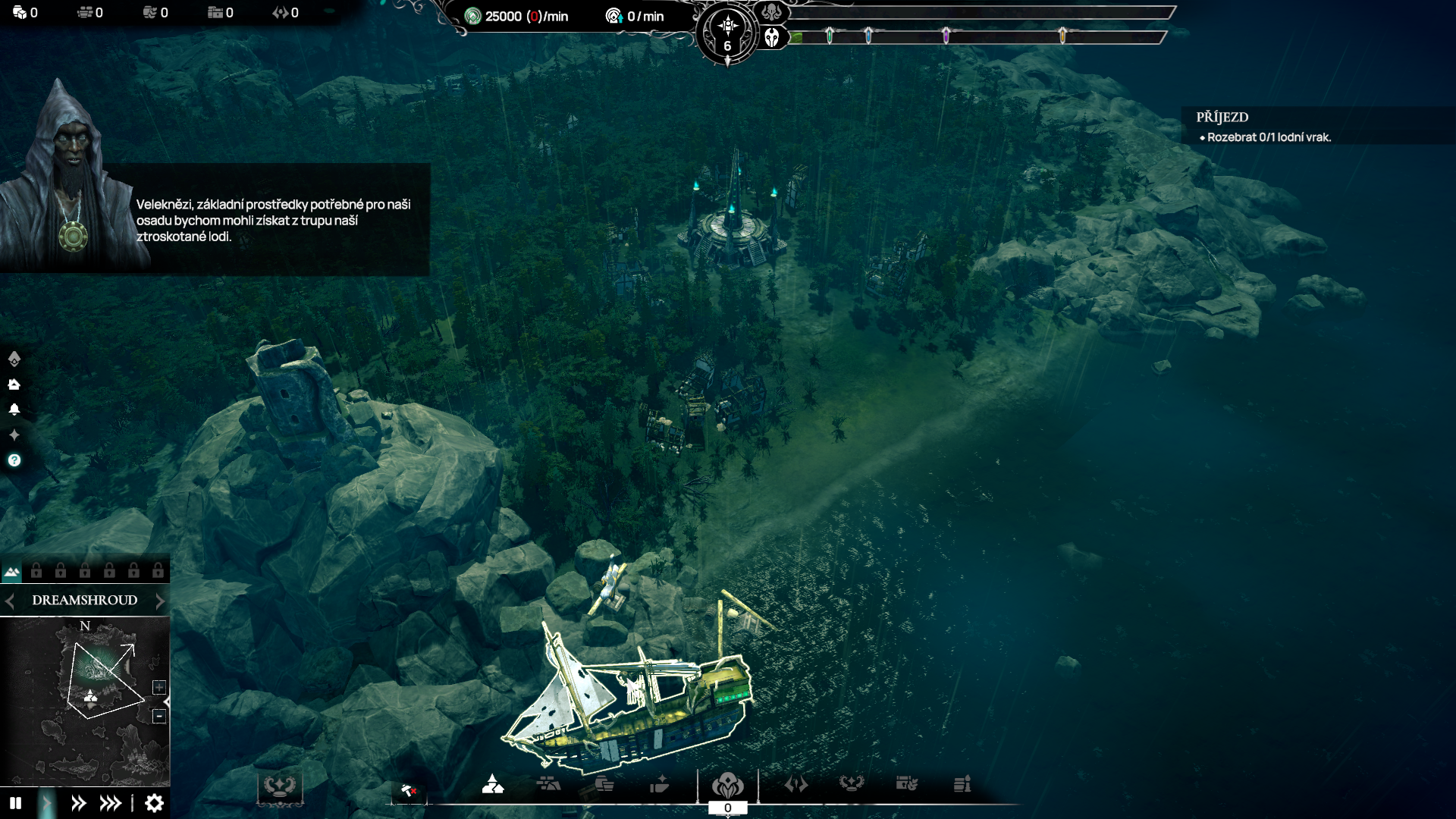Image resolution: width=1456 pixels, height=819 pixels.
Task: Set game speed to double arrows
Action: click(x=78, y=803)
